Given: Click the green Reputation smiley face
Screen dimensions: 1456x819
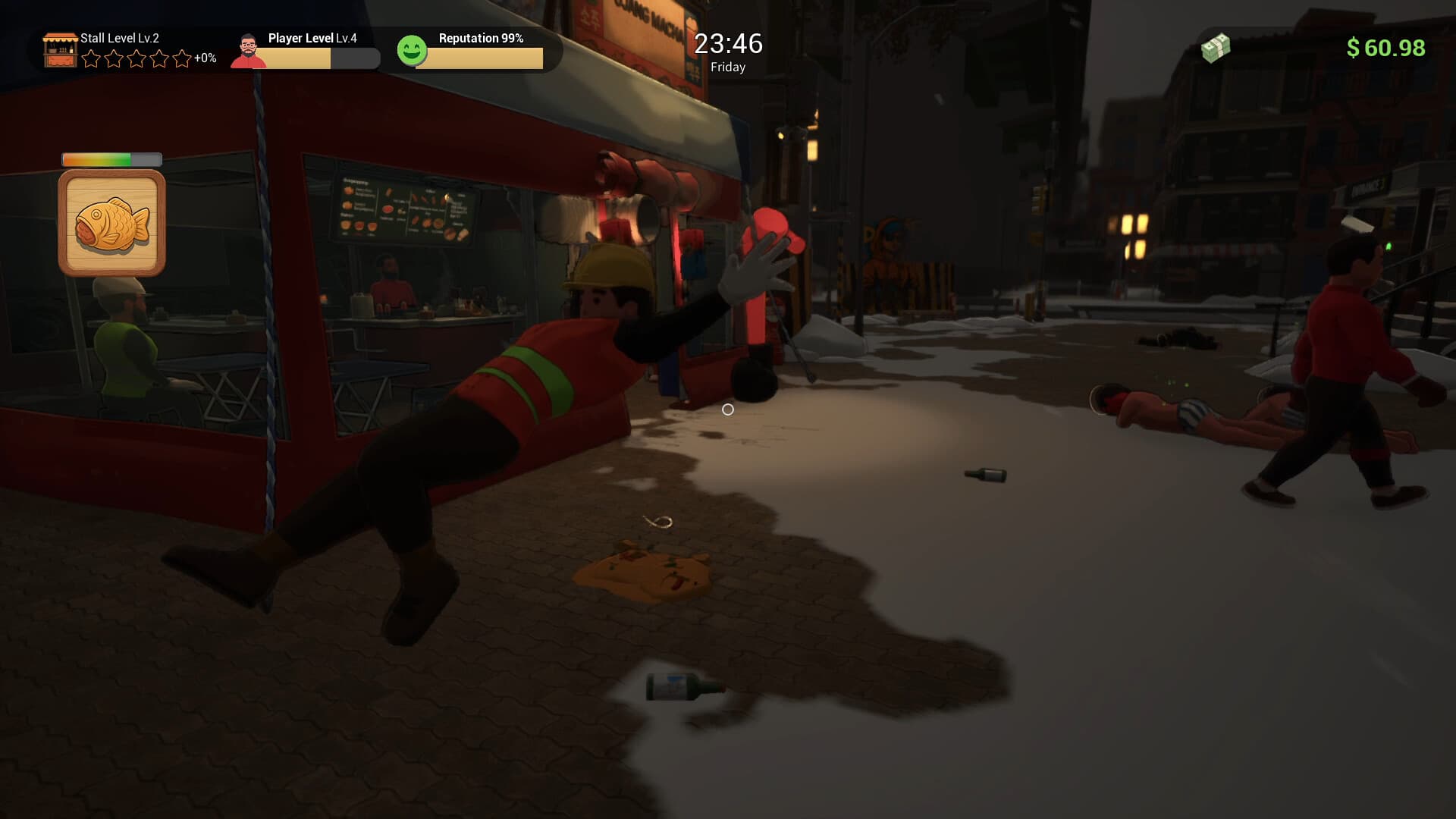Looking at the screenshot, I should 412,51.
